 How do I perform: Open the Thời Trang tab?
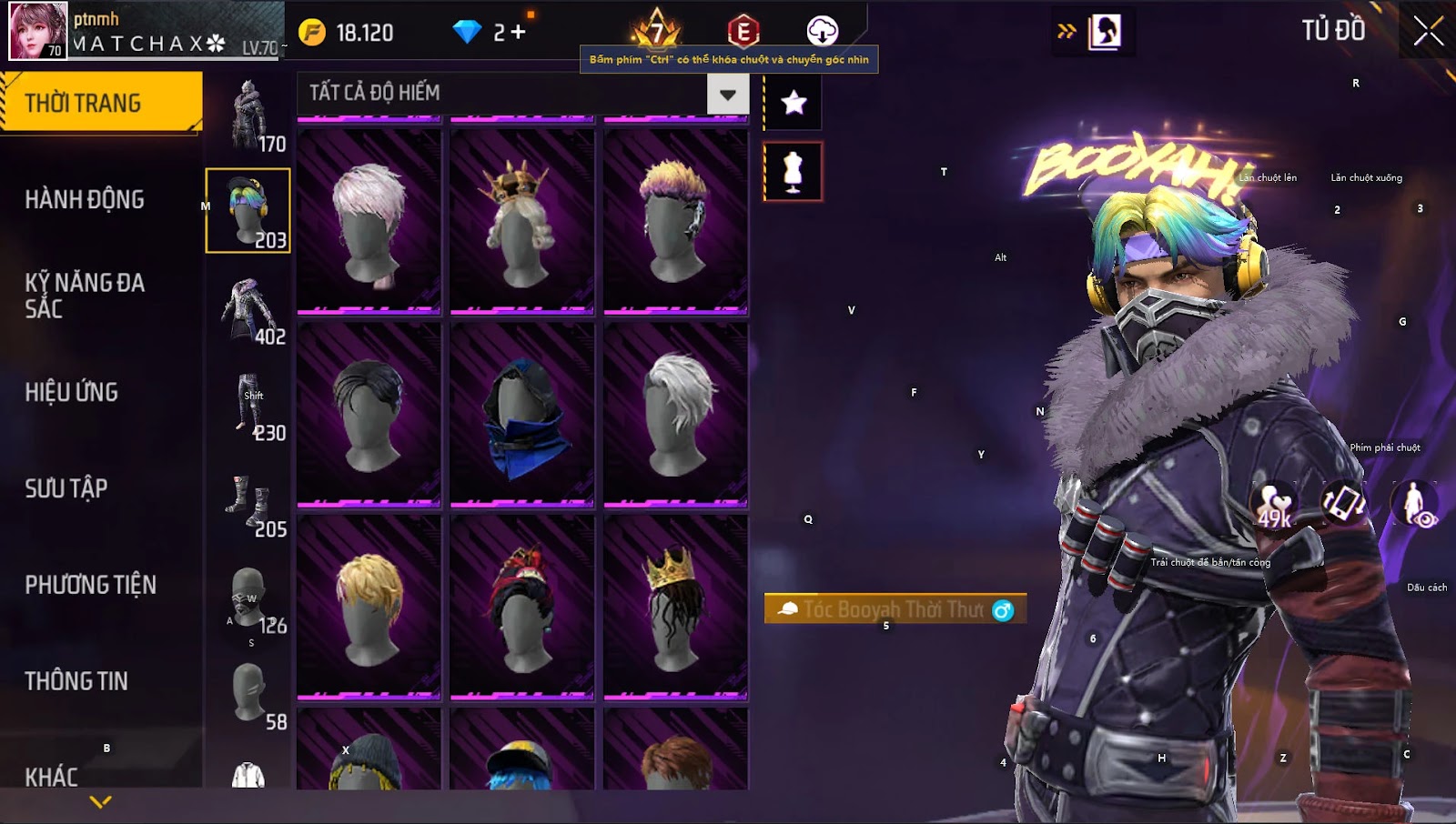[x=100, y=103]
